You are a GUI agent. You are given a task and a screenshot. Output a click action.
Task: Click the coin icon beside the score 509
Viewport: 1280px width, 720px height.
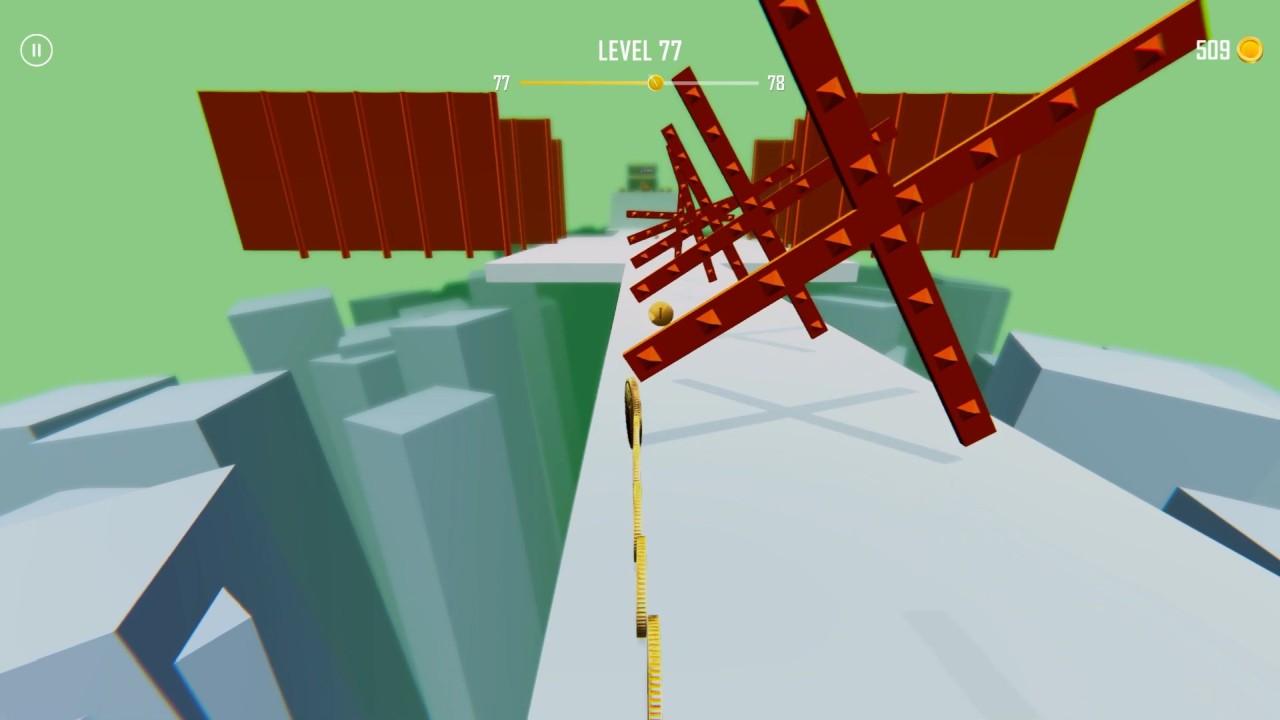tap(1252, 50)
